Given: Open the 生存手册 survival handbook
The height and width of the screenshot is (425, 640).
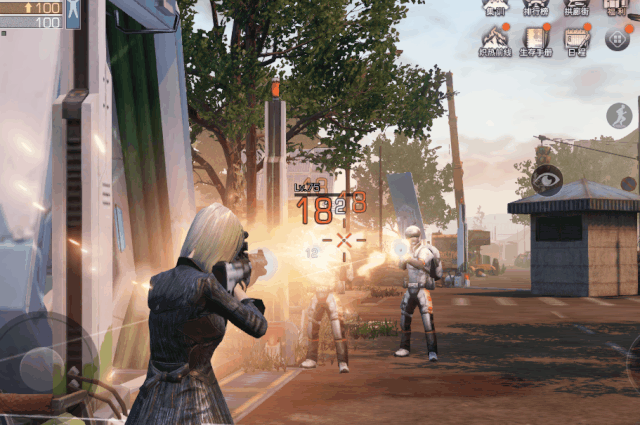Looking at the screenshot, I should click(x=536, y=39).
